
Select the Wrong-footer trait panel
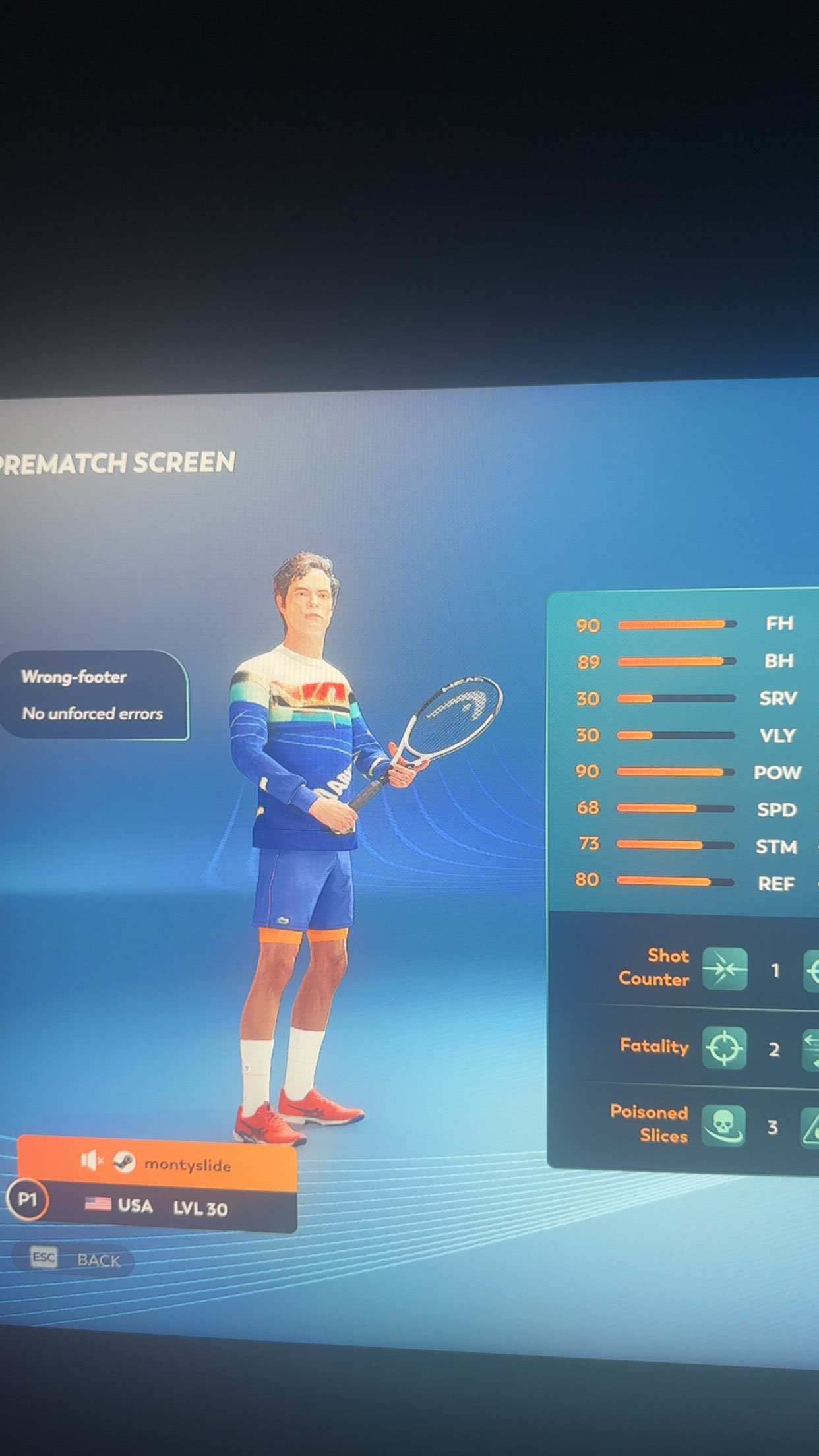[94, 694]
